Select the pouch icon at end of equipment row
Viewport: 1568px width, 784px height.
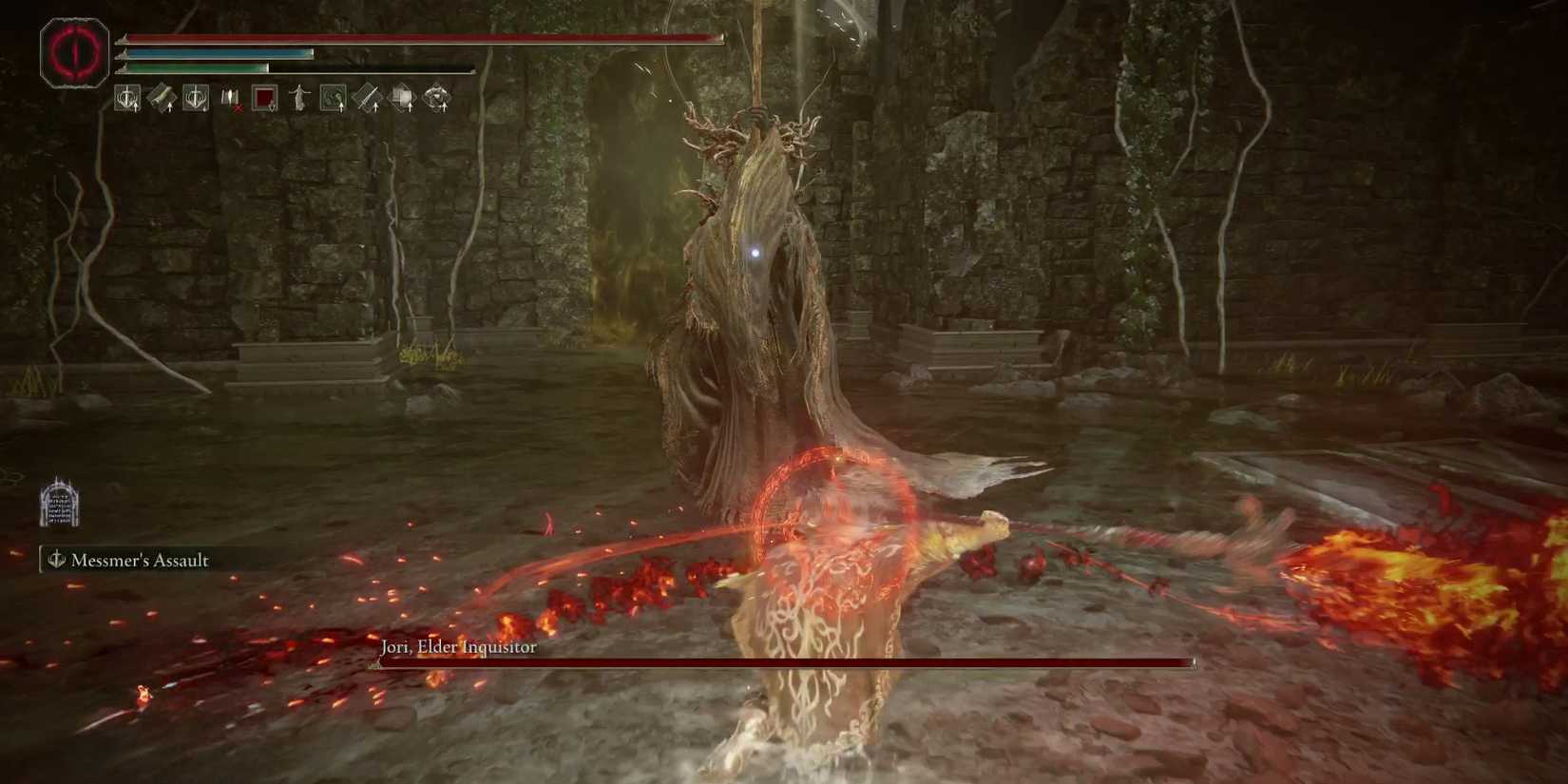click(x=438, y=95)
